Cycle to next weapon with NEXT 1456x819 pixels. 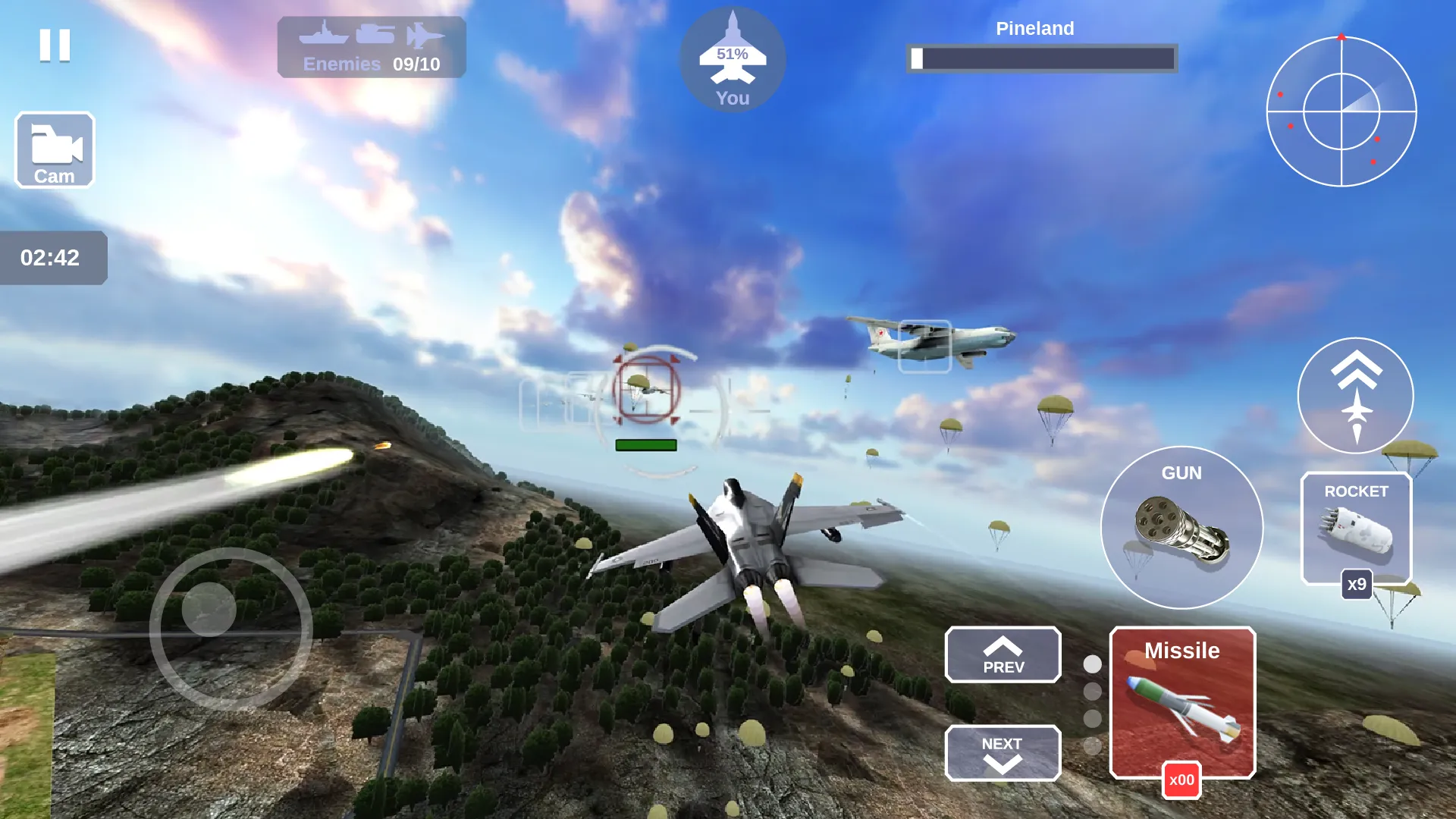coord(1003,753)
